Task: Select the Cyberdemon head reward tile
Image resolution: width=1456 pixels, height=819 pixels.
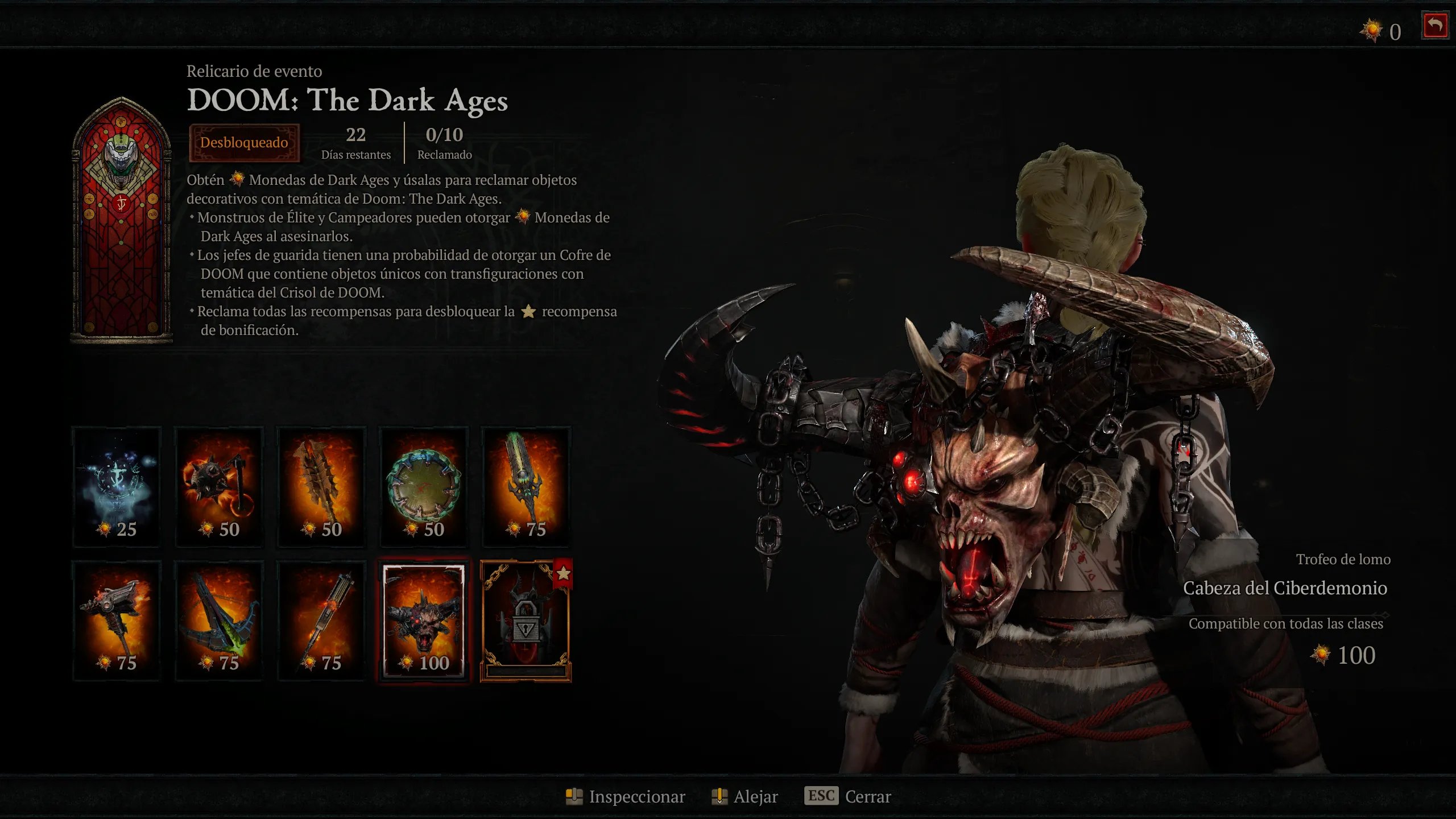Action: [x=424, y=620]
